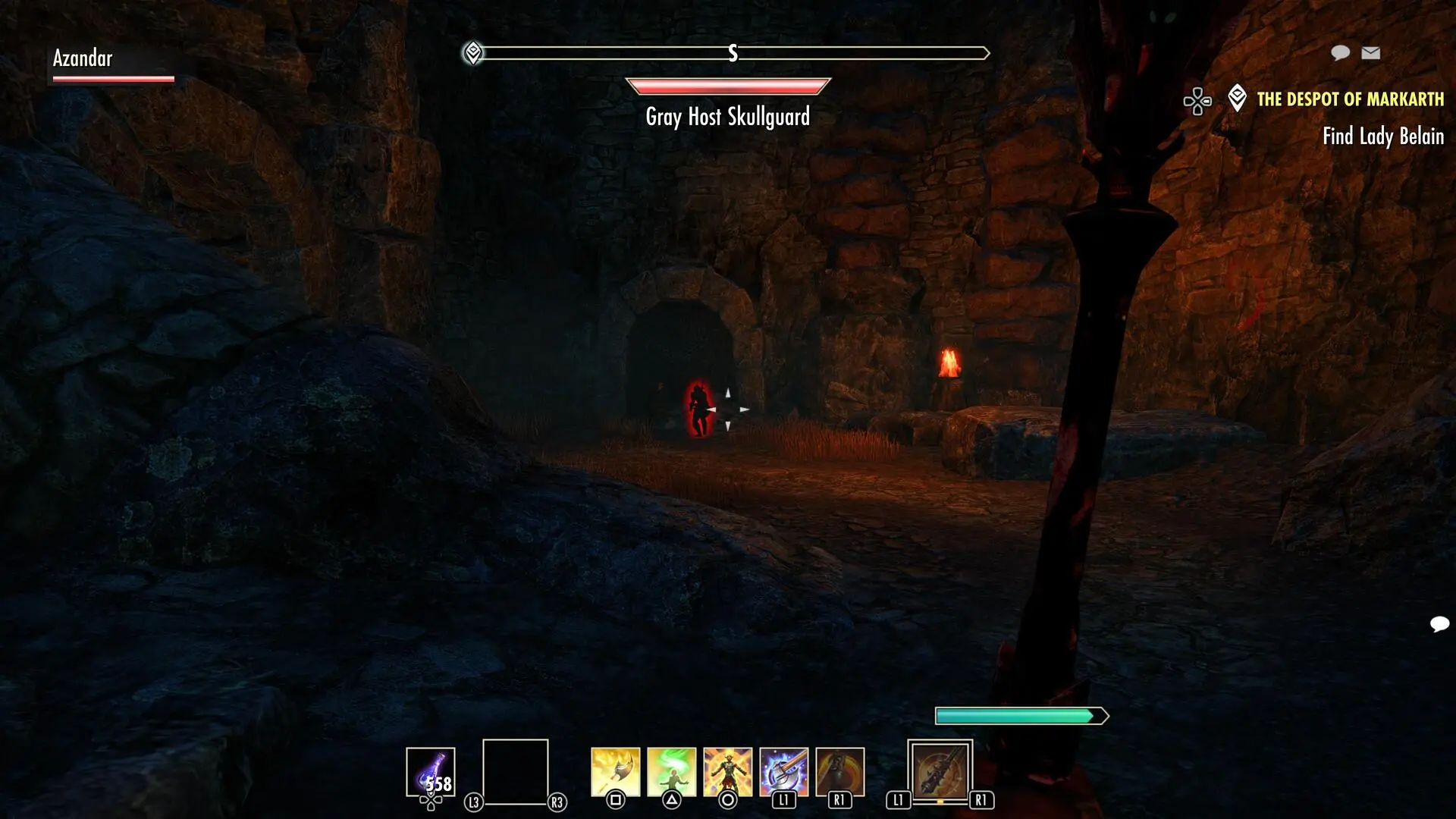Open the mail envelope icon
This screenshot has width=1456, height=819.
(x=1370, y=52)
